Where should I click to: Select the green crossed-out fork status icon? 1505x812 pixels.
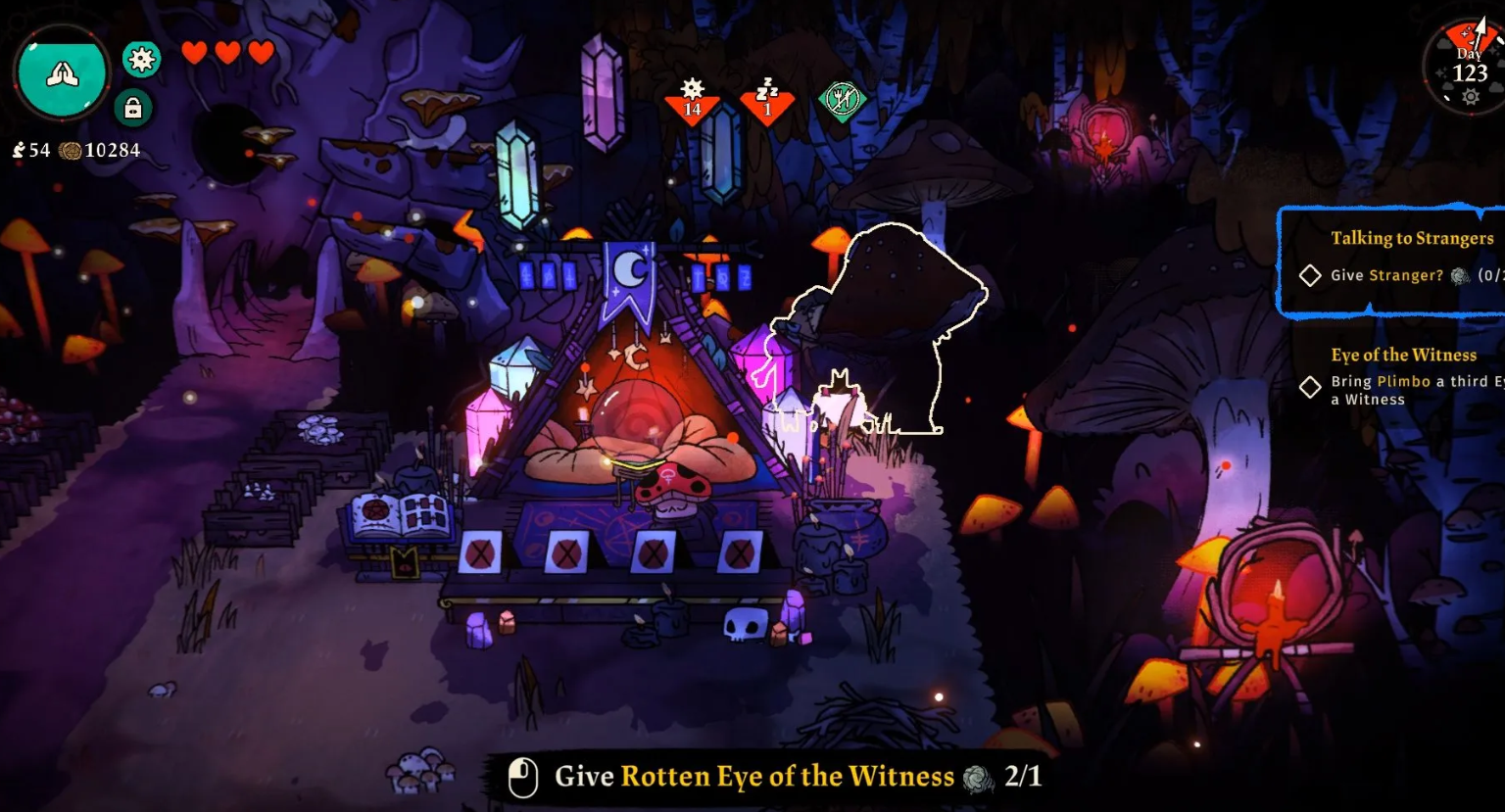[x=842, y=99]
